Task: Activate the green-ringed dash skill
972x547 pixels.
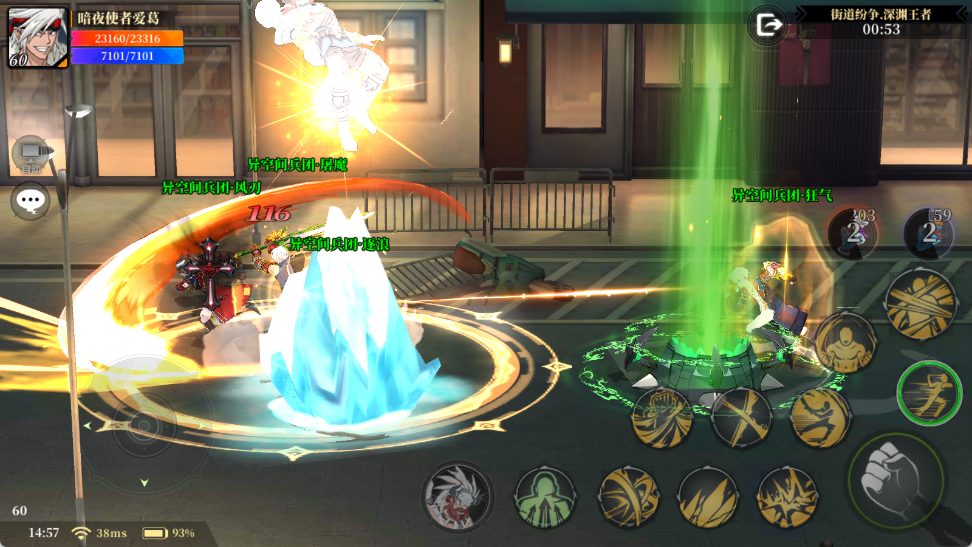Action: coord(929,392)
